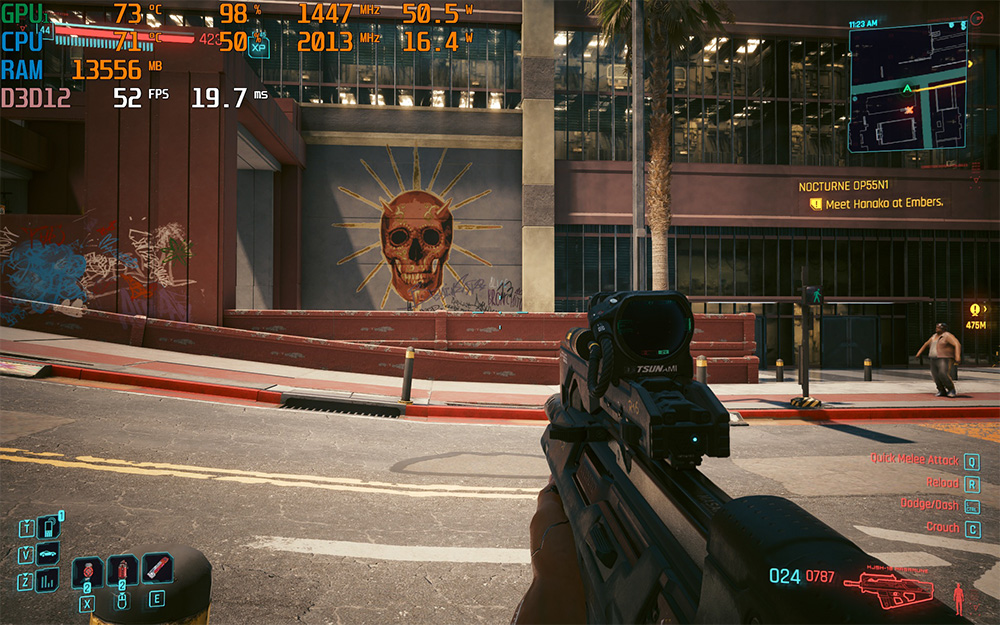Open the minimap

tap(908, 88)
